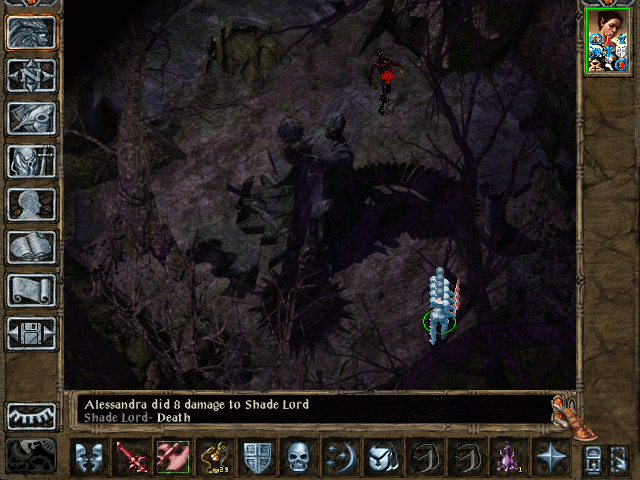Screen dimensions: 640x480
Task: Open special abilities with the star icon
Action: 550,457
